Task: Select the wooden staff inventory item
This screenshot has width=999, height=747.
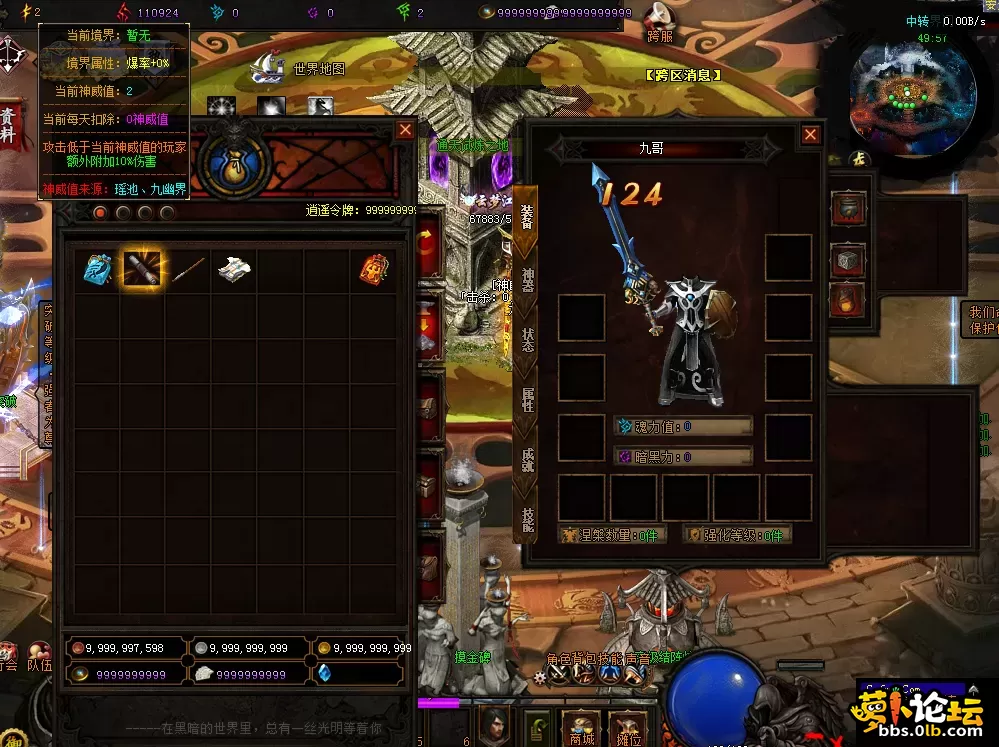Action: 188,268
